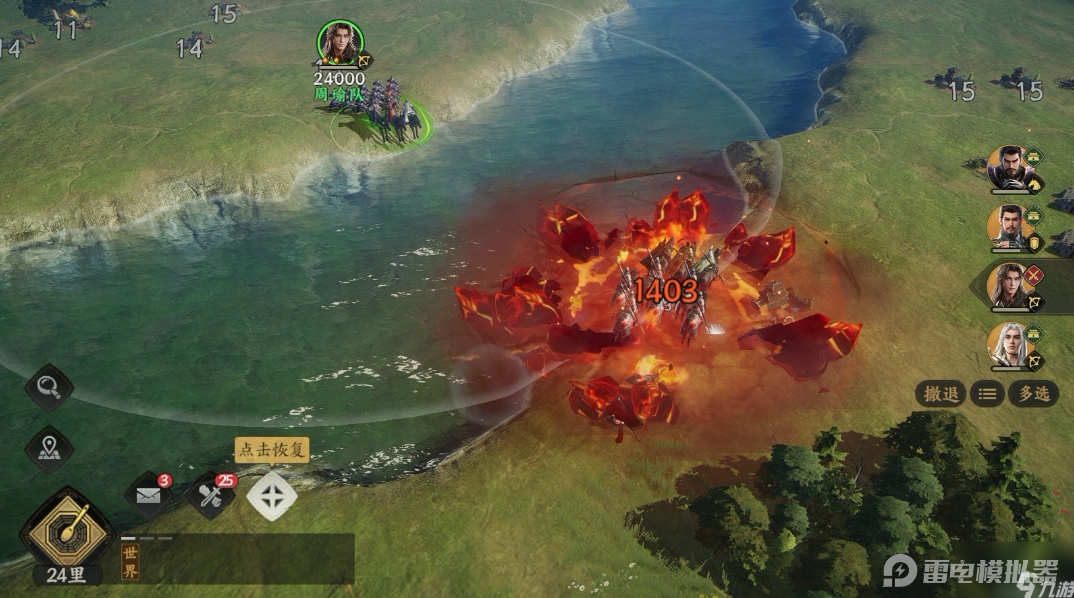Viewport: 1074px width, 598px height.
Task: Open battle reports showing 25 notifications
Action: (210, 496)
